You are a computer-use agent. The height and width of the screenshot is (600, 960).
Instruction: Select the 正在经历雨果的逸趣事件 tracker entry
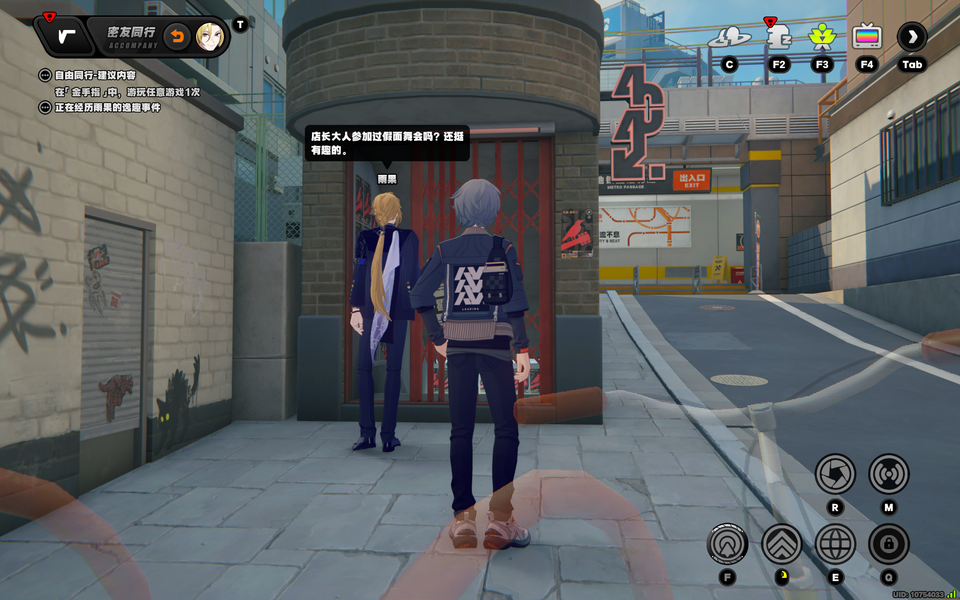(100, 107)
